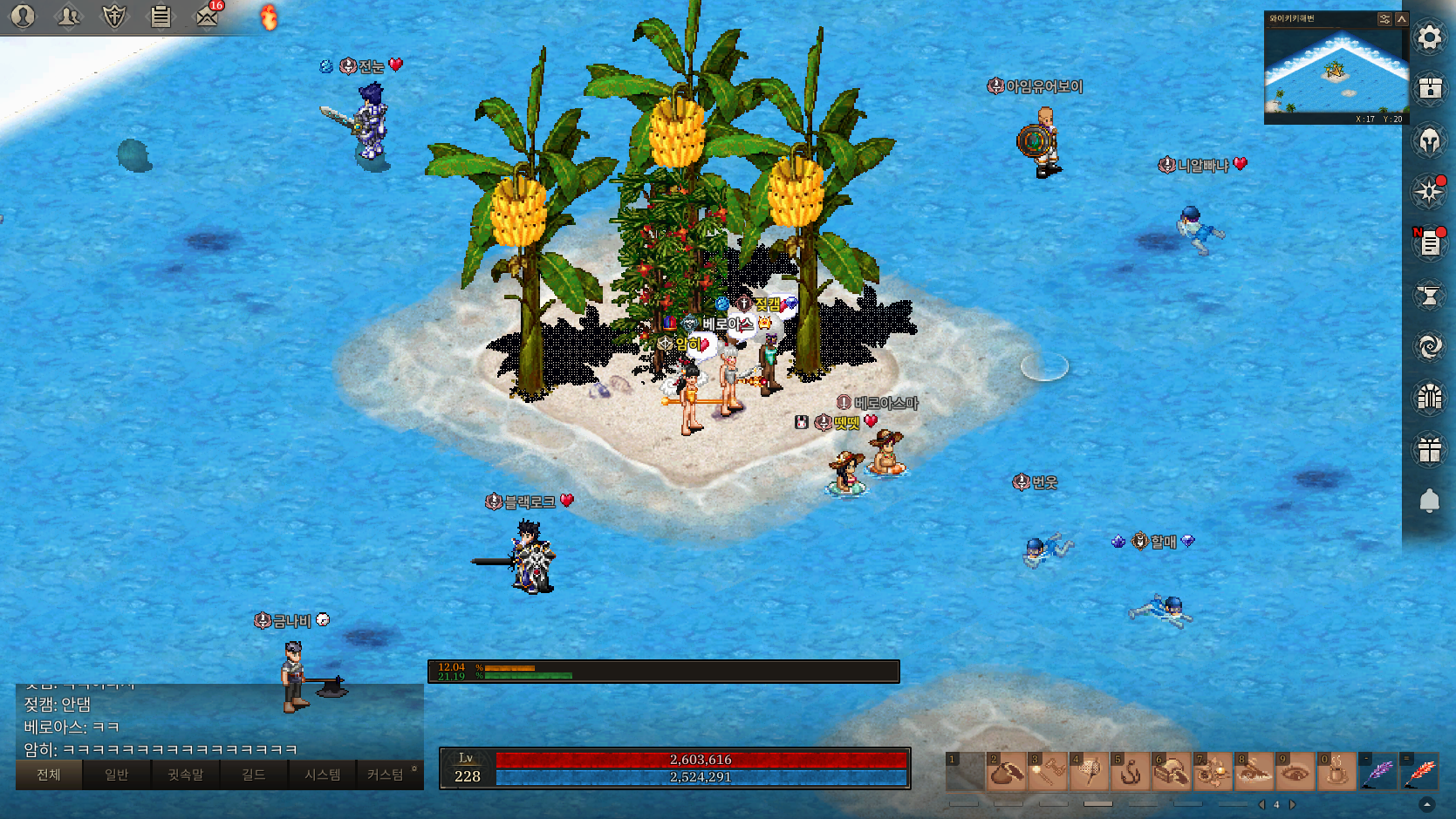Open the gear settings menu

[1429, 38]
